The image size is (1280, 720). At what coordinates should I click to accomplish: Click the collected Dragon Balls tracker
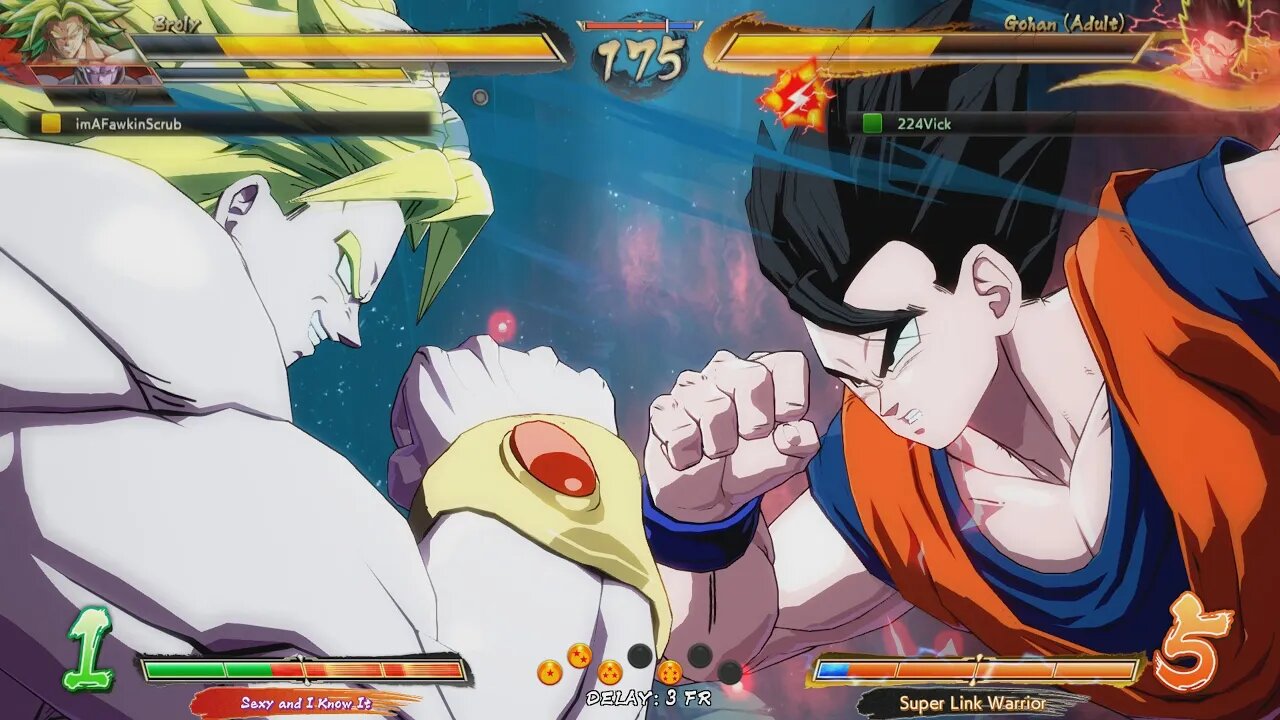[x=640, y=665]
